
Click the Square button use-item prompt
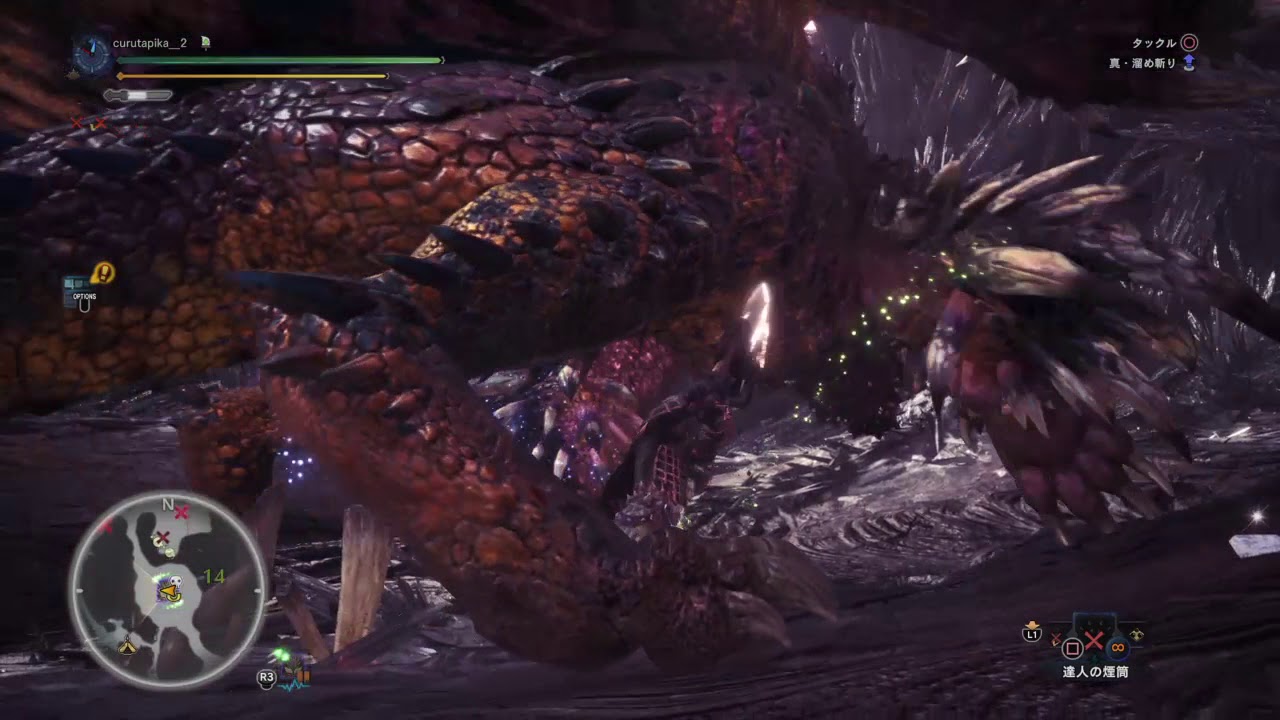1073,647
